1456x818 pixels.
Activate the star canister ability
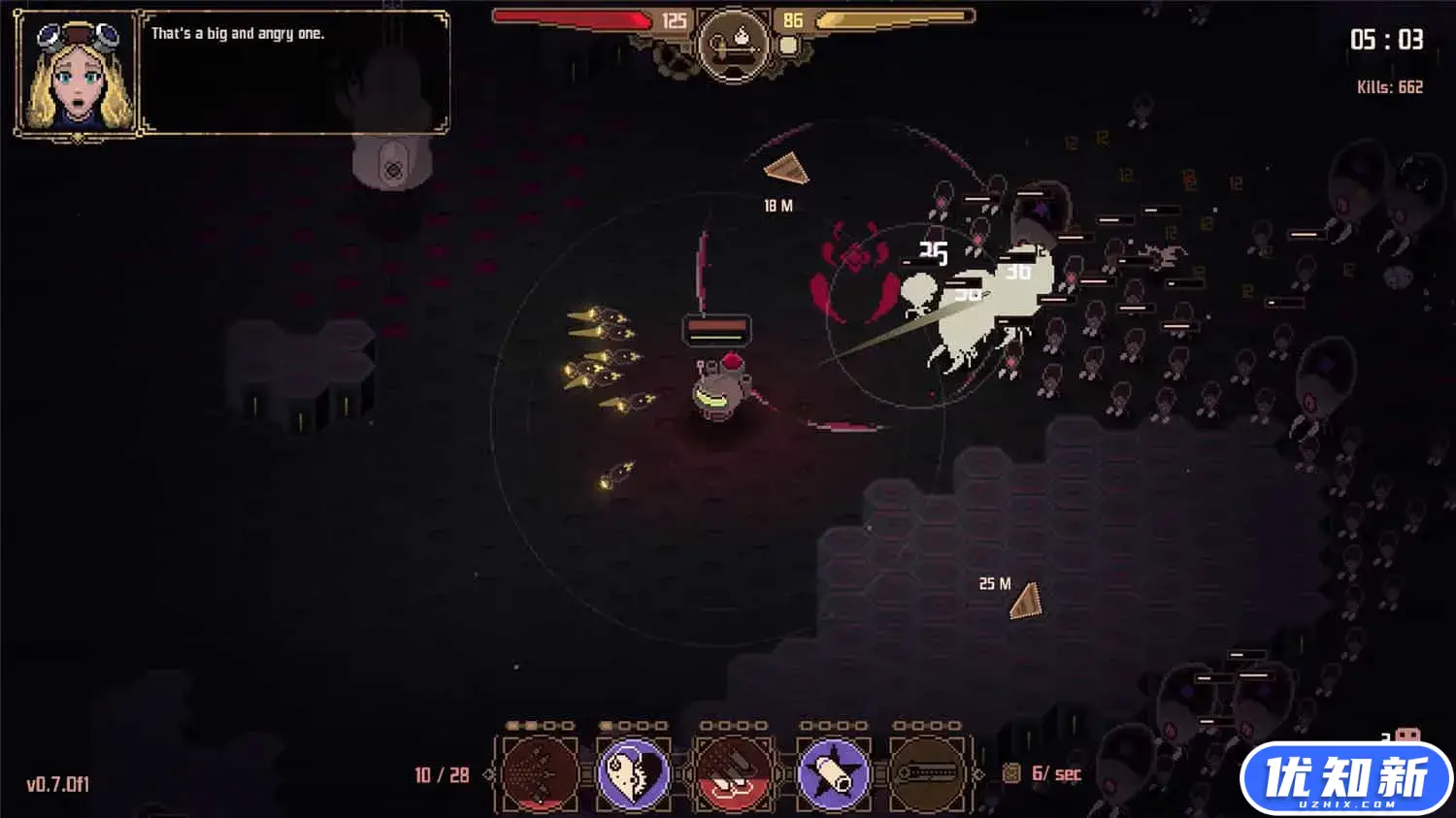point(833,773)
